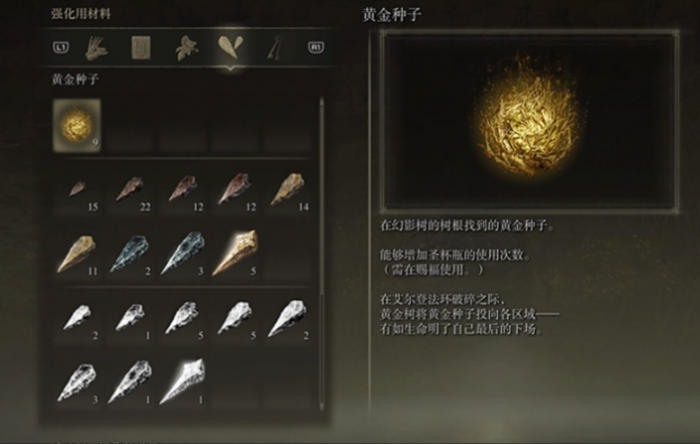Screen dimensions: 700x444
Task: Pick the smithing stone stack of 14
Action: coord(288,190)
